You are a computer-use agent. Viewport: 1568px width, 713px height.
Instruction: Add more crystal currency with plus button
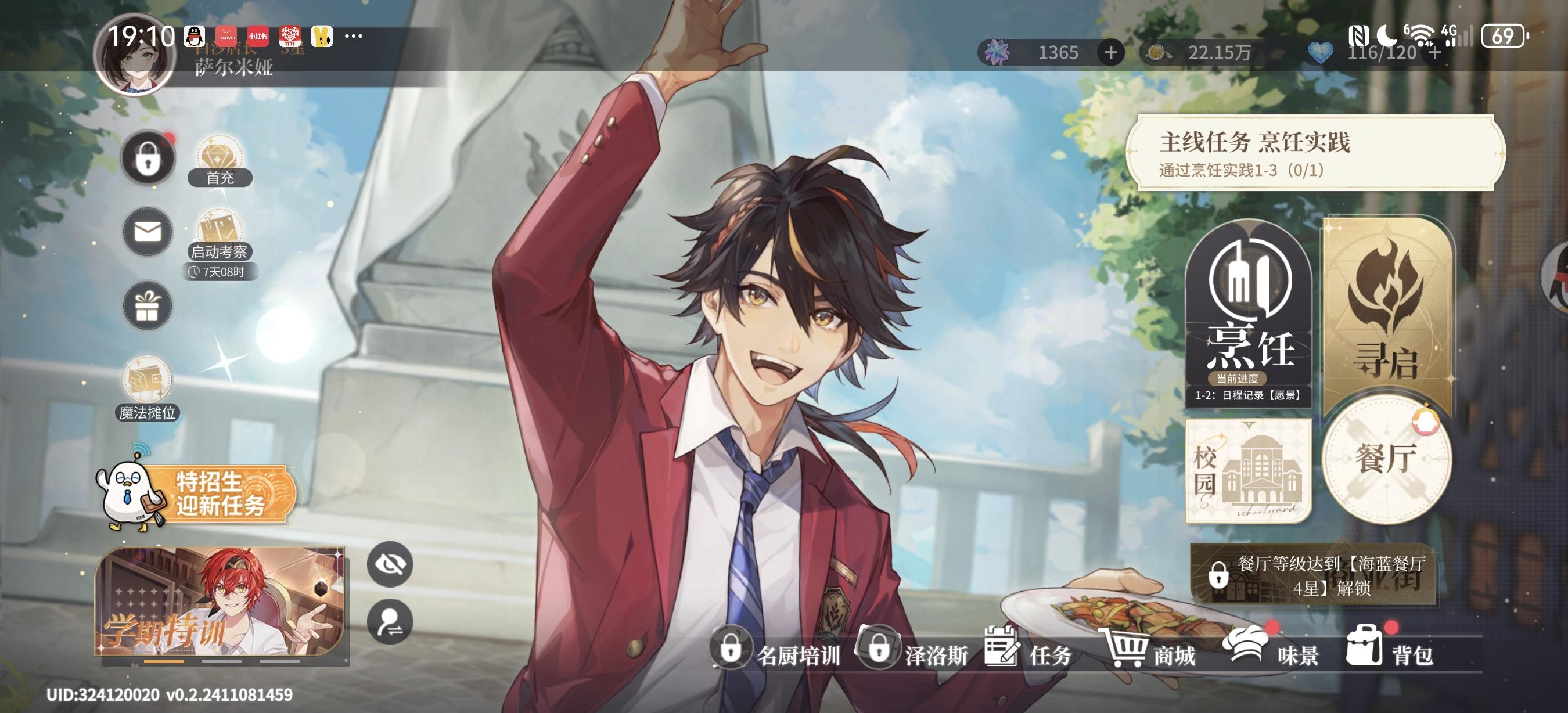(1111, 53)
